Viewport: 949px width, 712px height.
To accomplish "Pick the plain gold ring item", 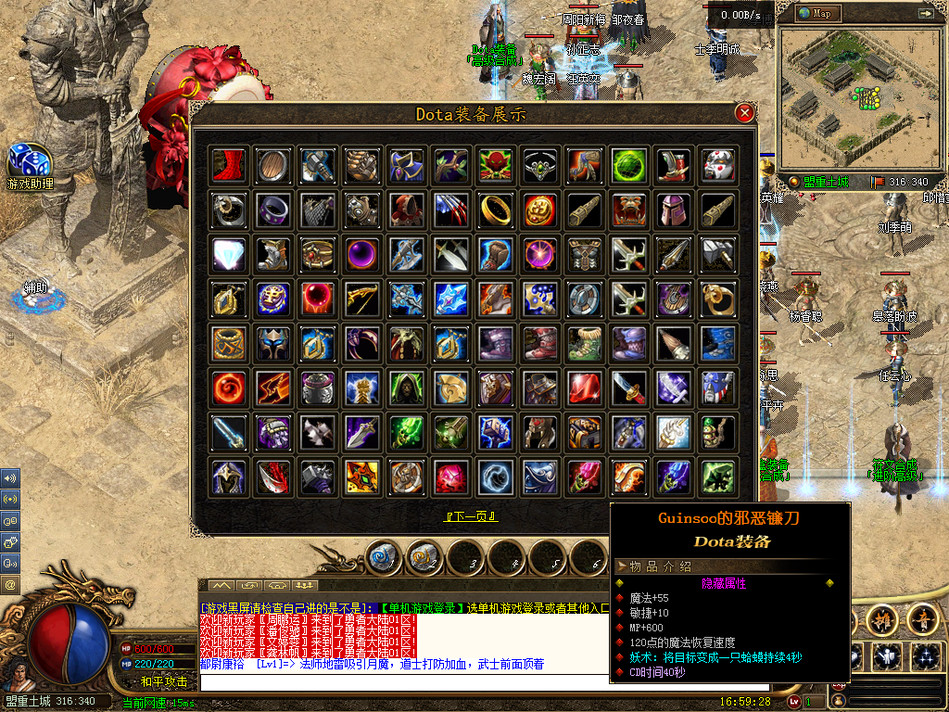I will point(495,210).
